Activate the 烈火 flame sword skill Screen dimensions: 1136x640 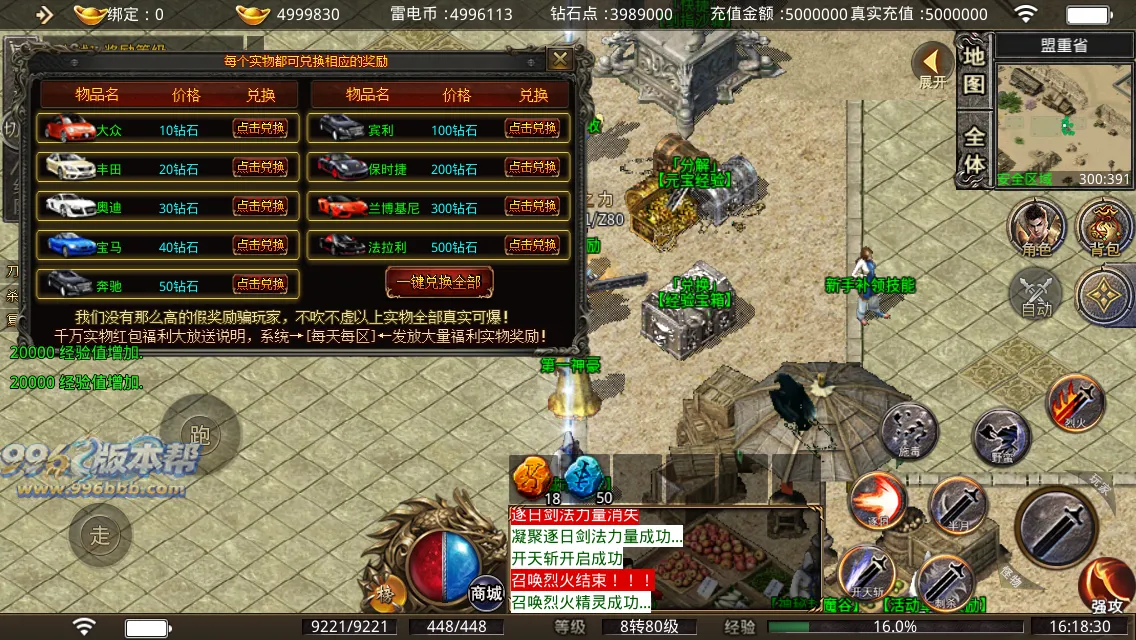click(x=1075, y=402)
